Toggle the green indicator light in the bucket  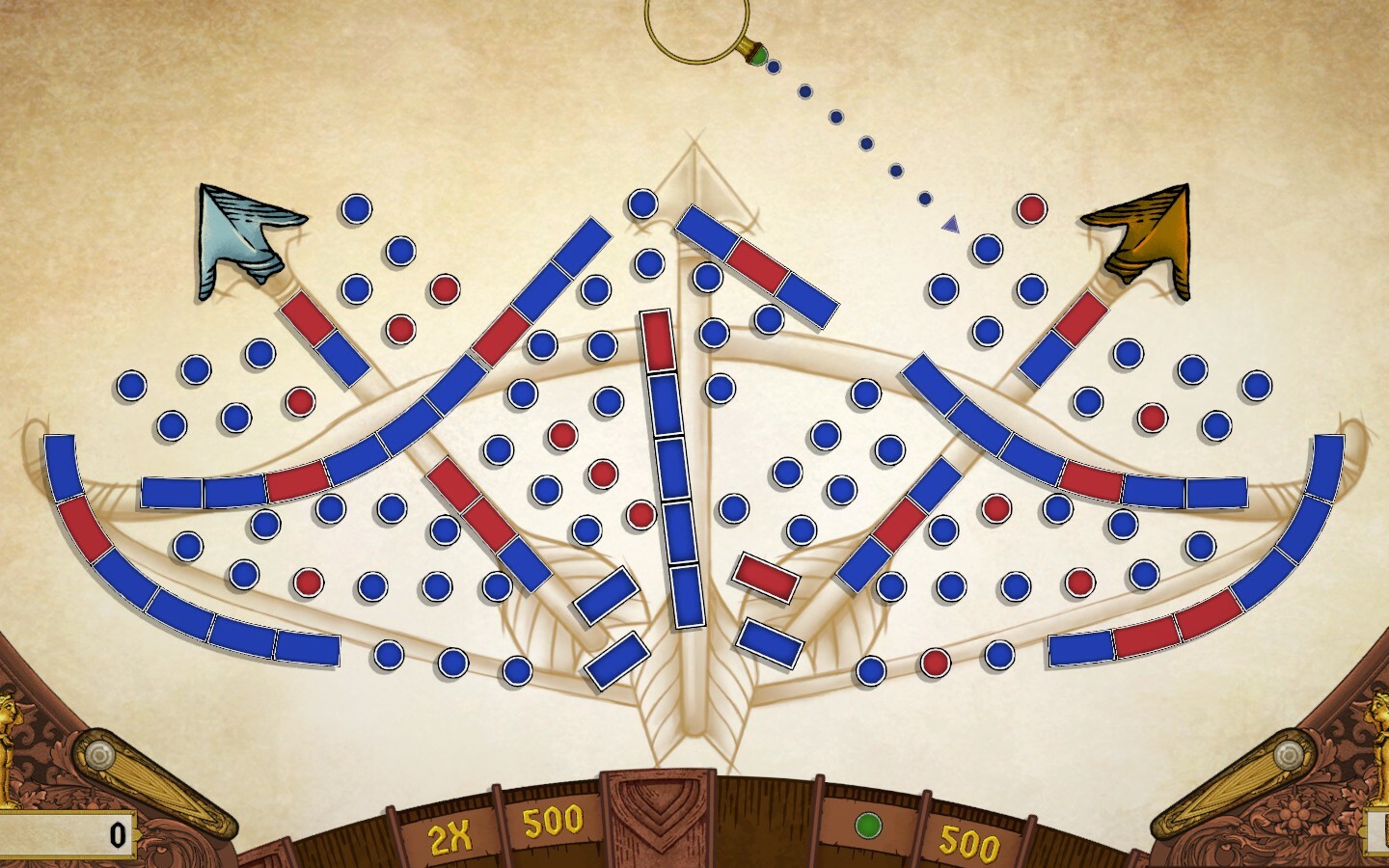[867, 827]
